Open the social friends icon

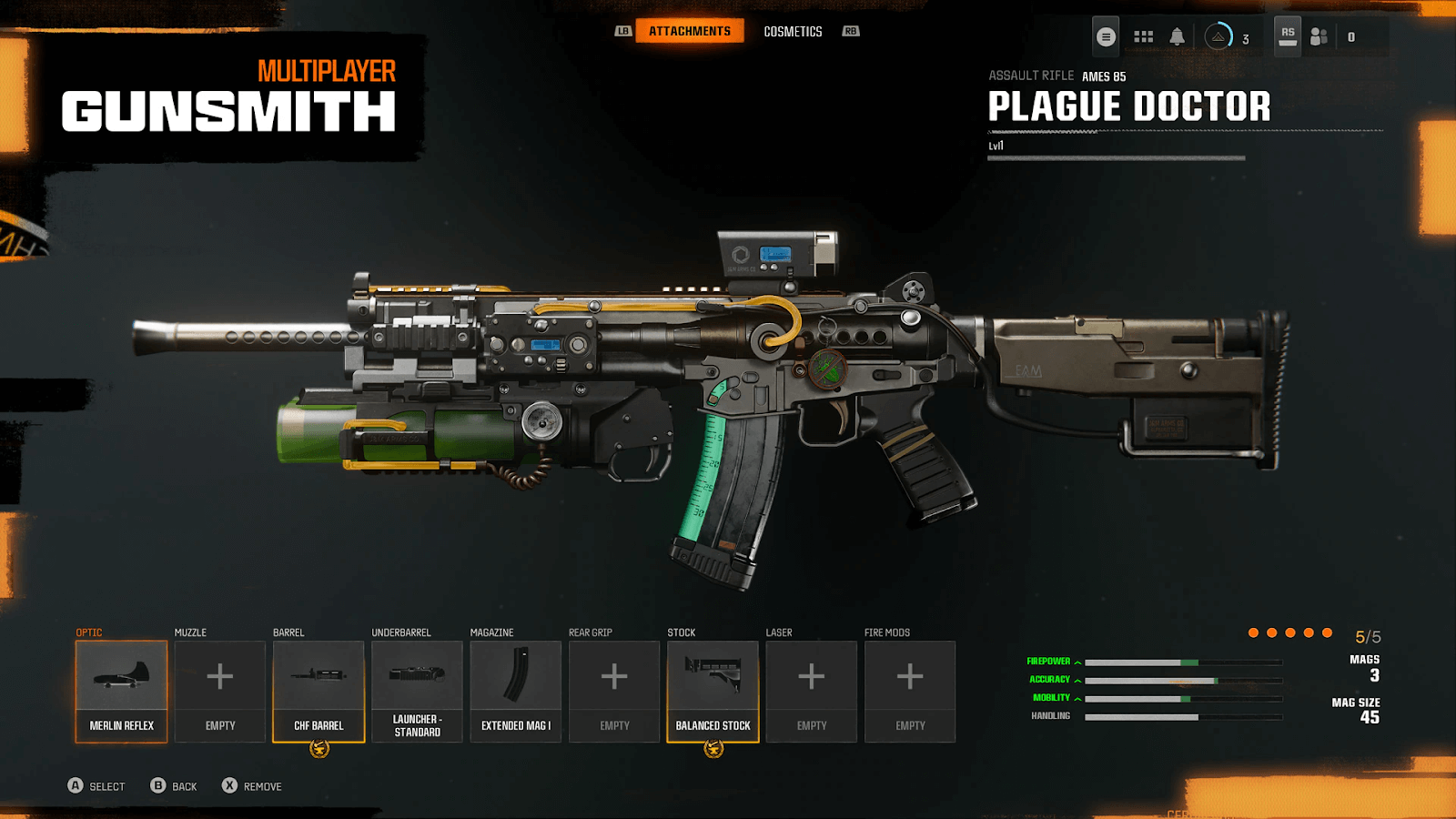pyautogui.click(x=1319, y=37)
